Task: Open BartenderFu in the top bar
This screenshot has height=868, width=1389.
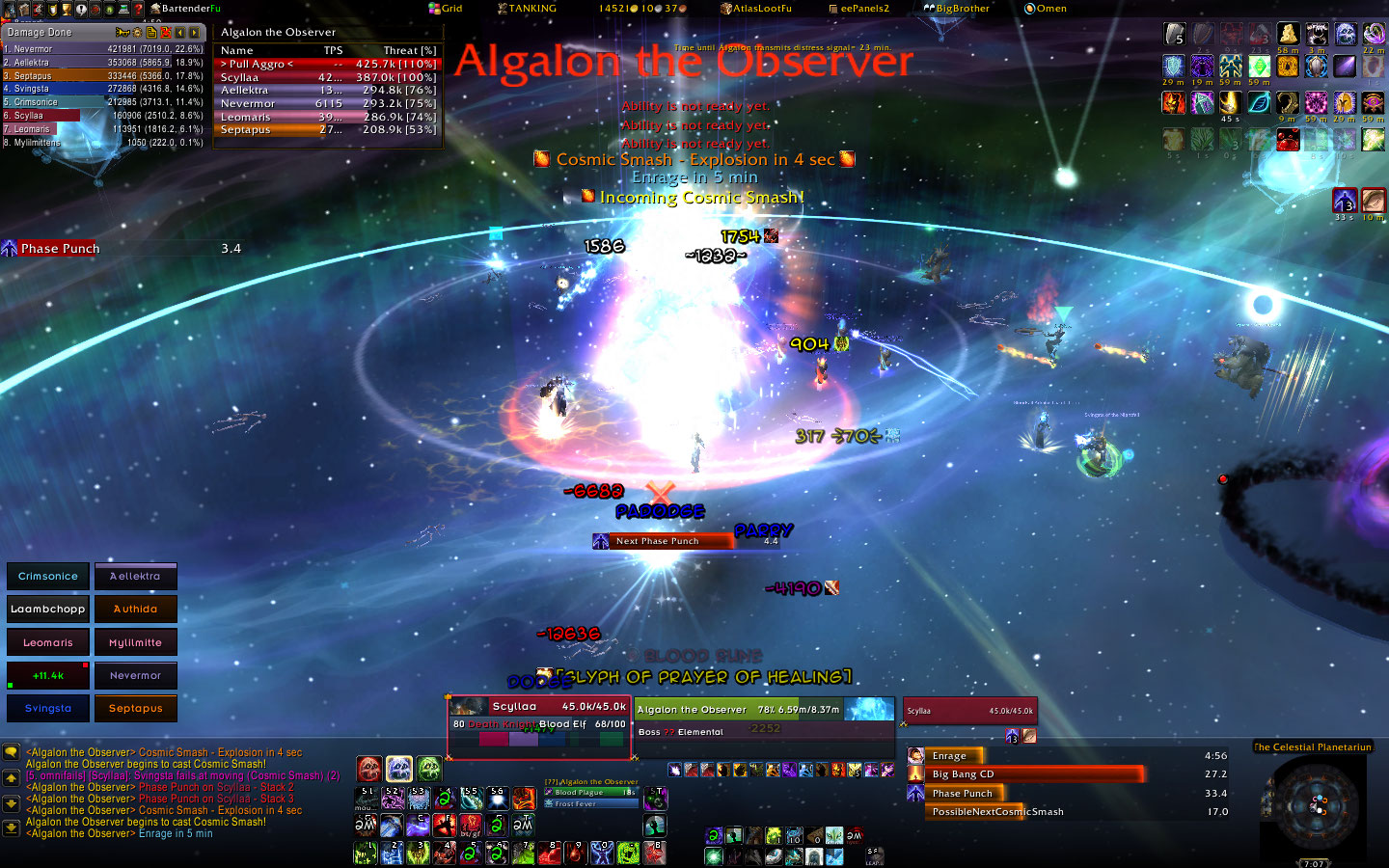Action: tap(185, 9)
